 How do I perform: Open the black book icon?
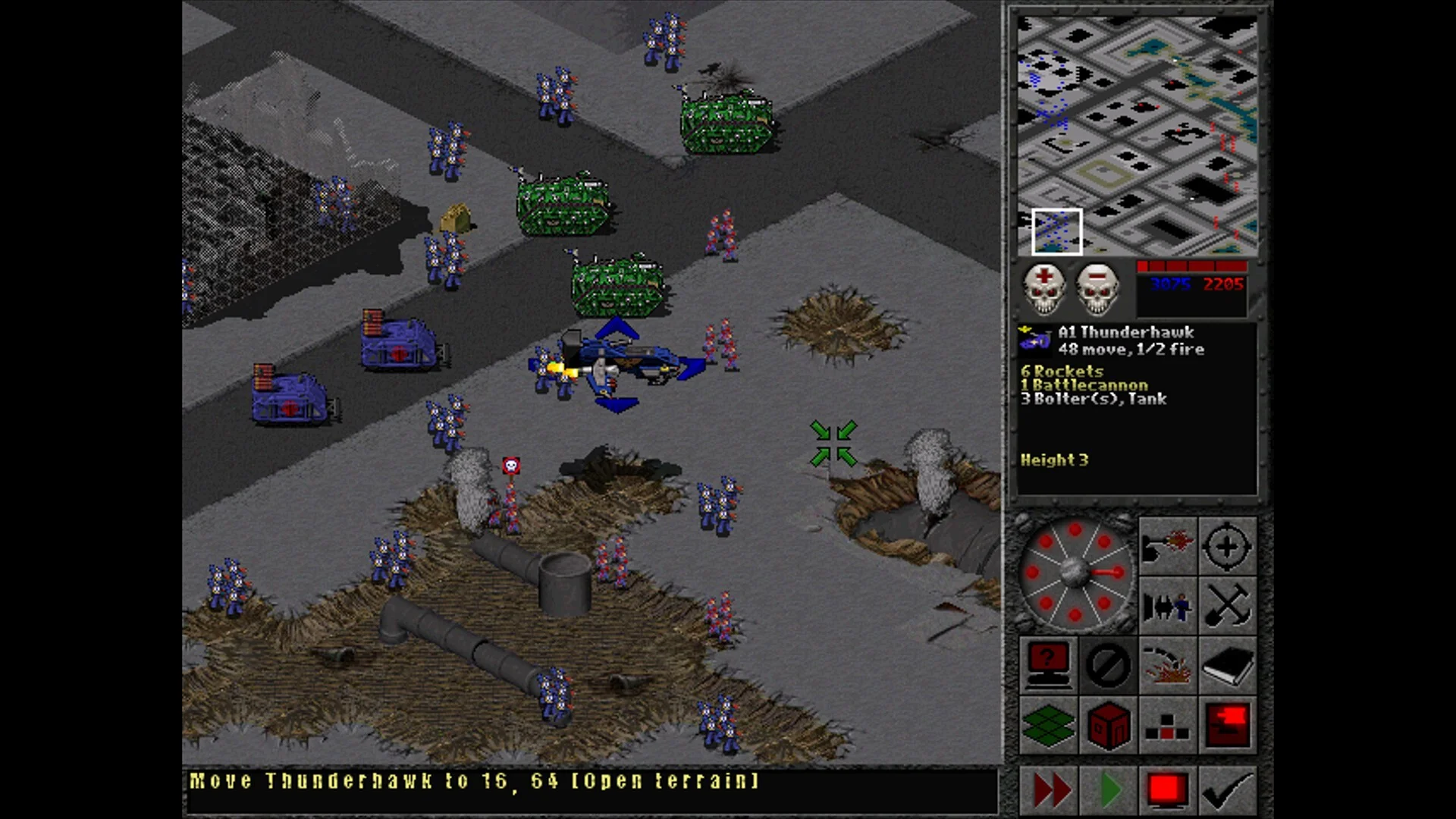1227,666
